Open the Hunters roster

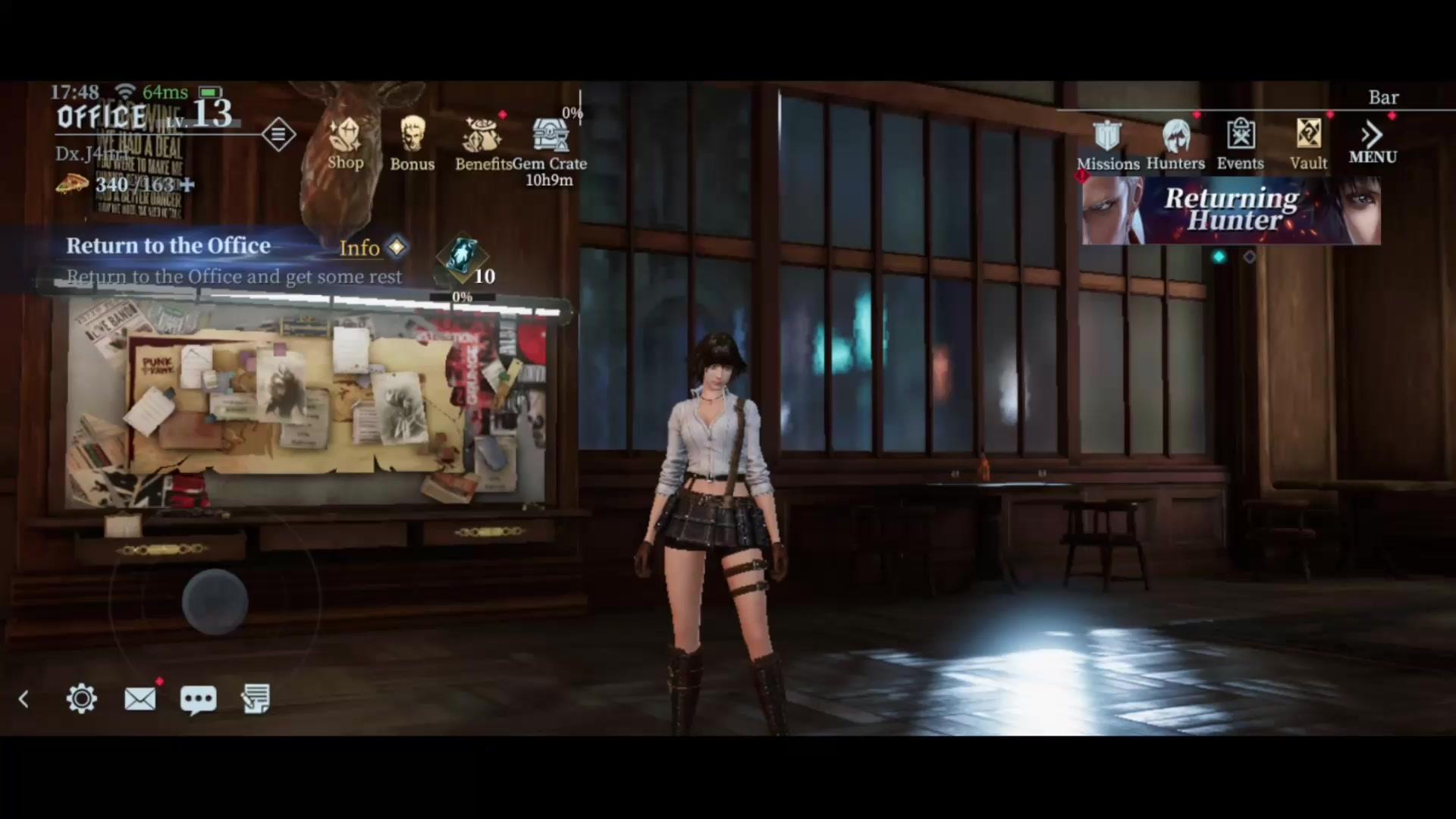pyautogui.click(x=1175, y=140)
